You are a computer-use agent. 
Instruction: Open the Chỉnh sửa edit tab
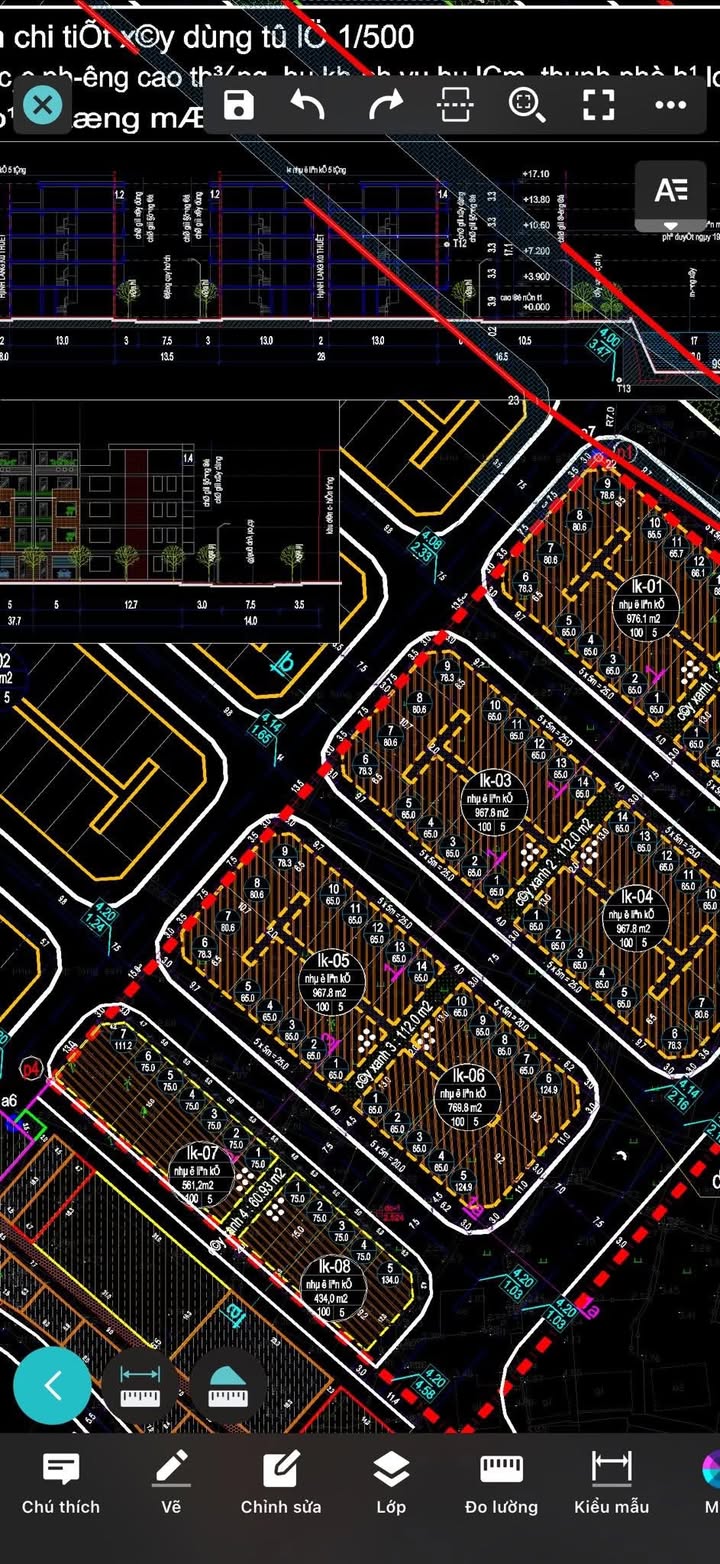[x=281, y=1482]
